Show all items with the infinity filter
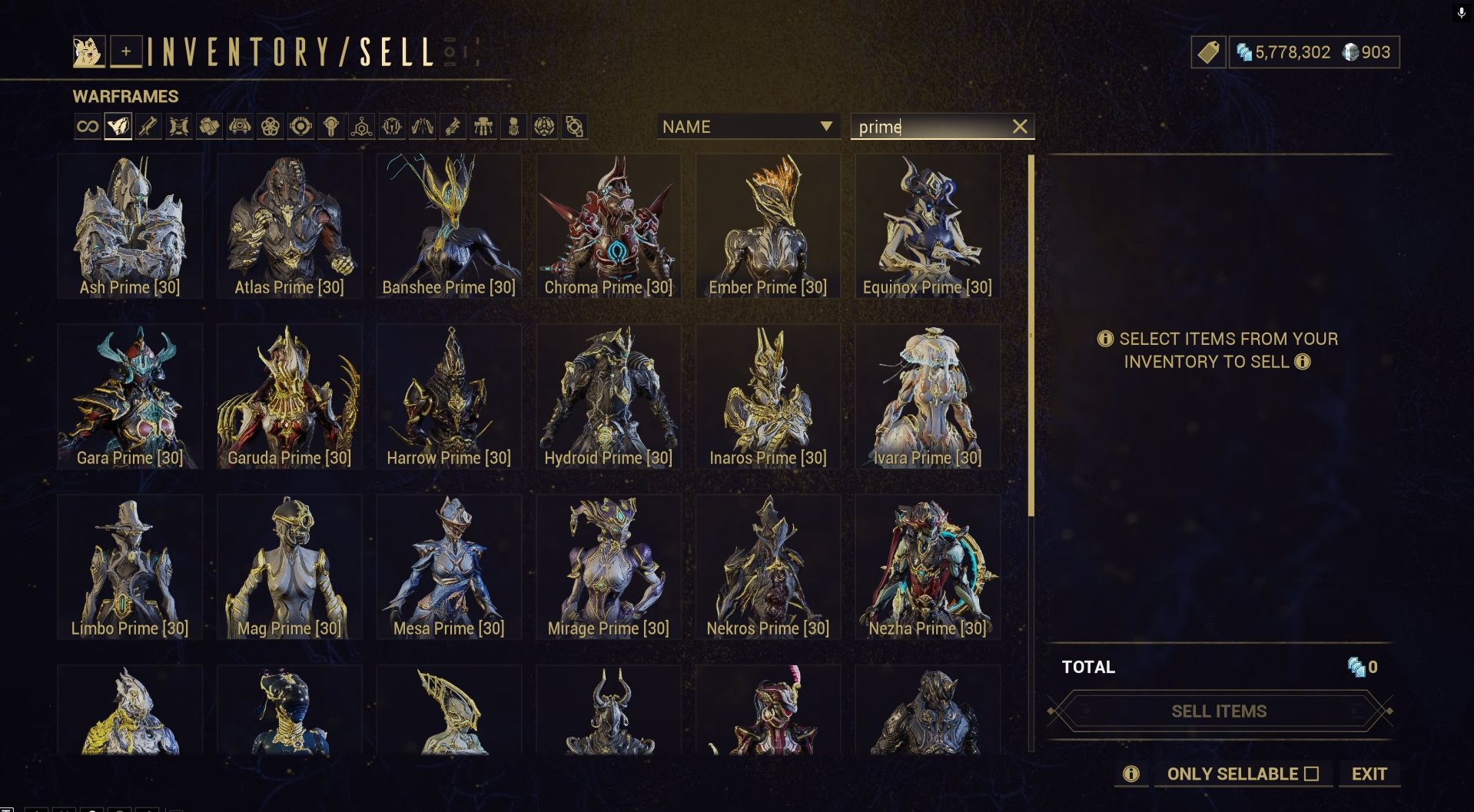This screenshot has height=812, width=1474. click(x=88, y=127)
